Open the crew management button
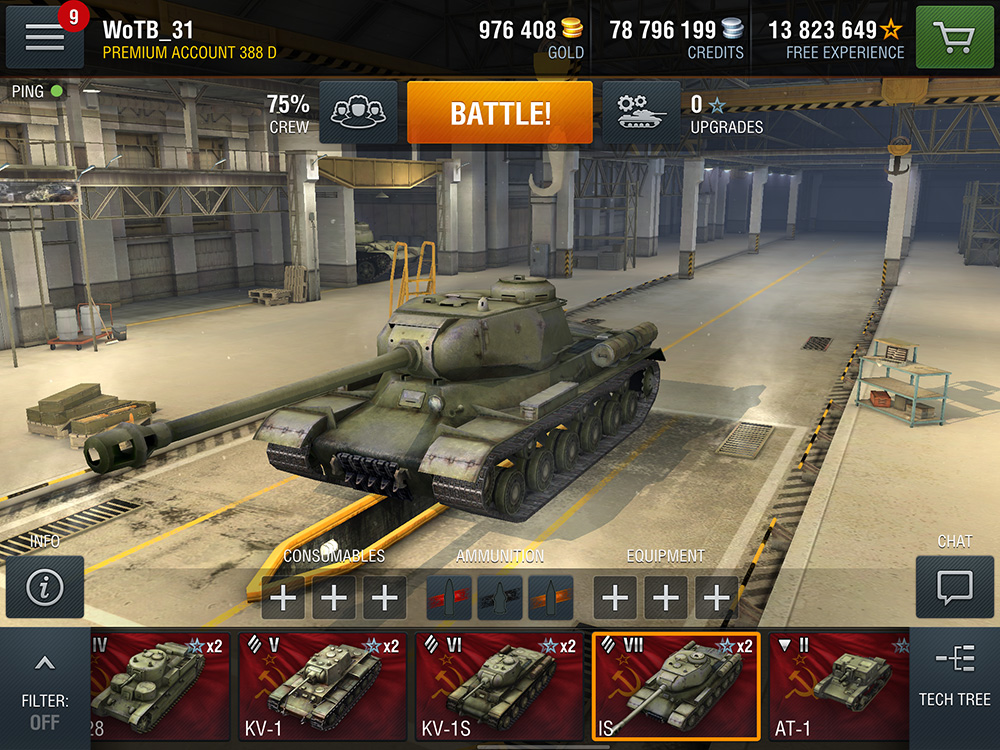Viewport: 1000px width, 750px height. point(358,113)
